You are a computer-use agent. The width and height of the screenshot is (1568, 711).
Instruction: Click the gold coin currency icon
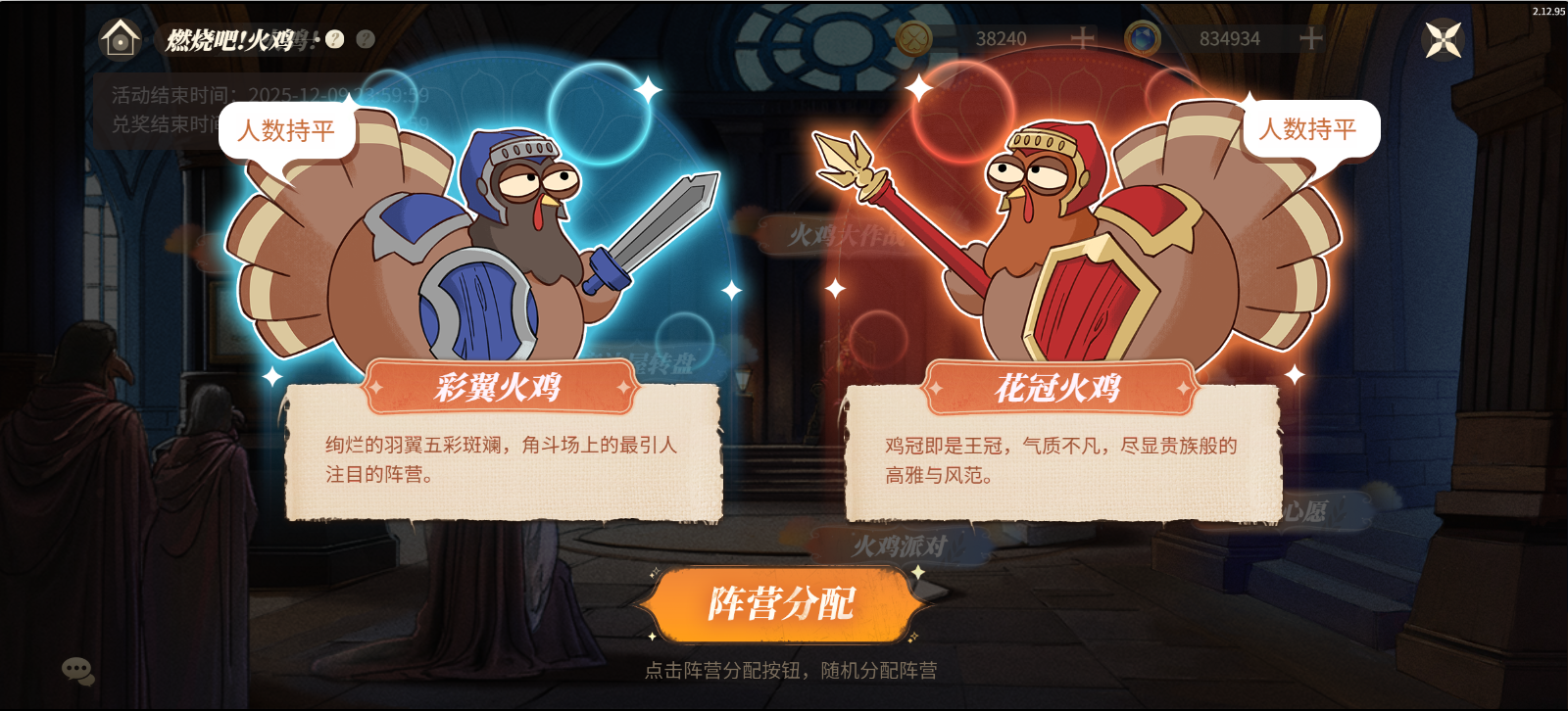point(912,36)
